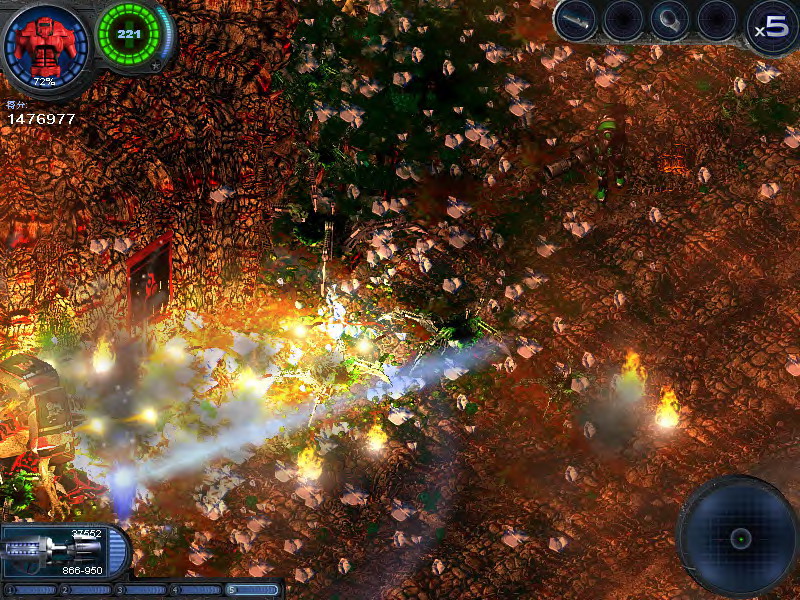The image size is (800, 600).
Task: Click the small star icon beside health
Action: pos(156,66)
